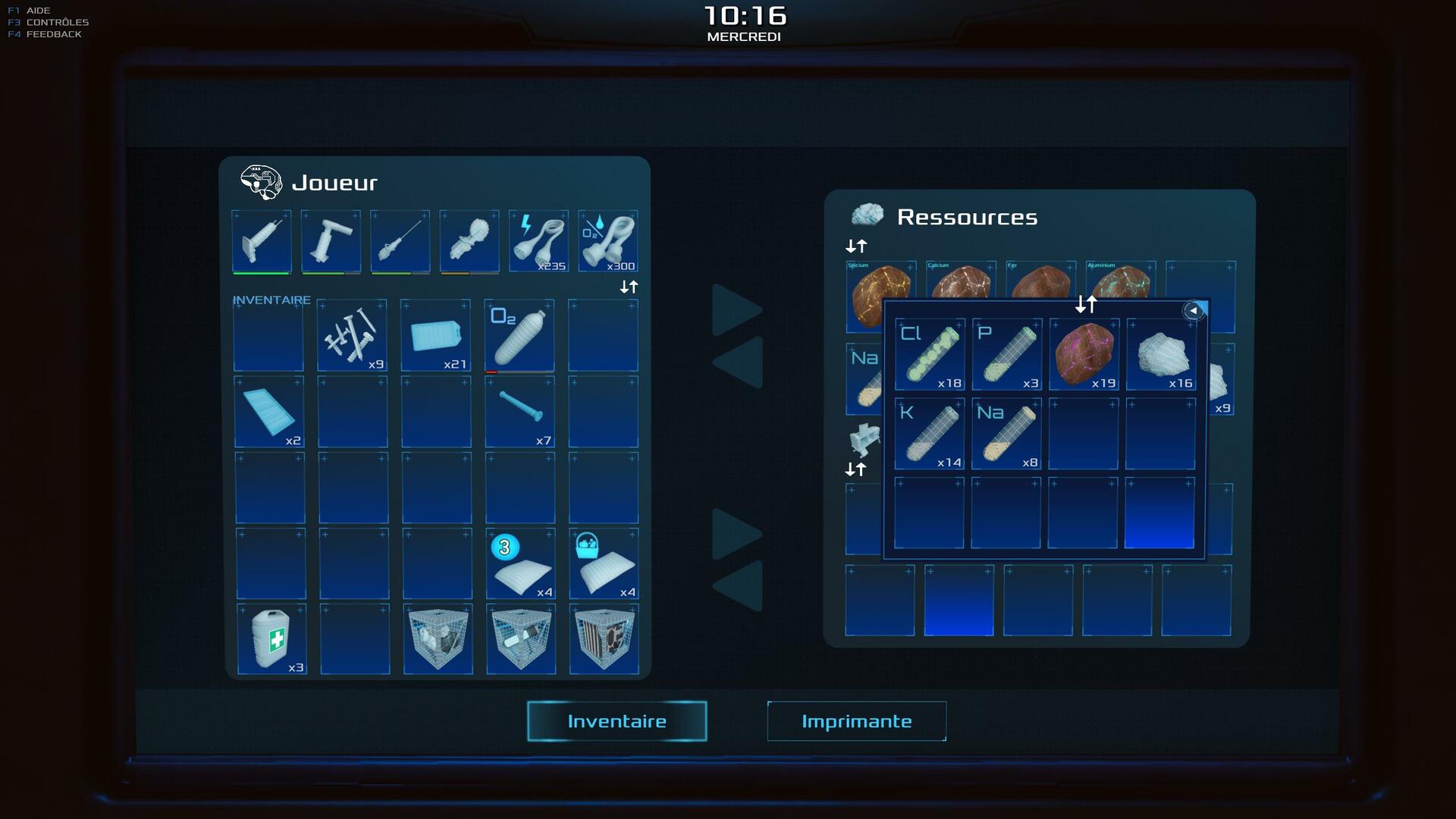Pick the pillow item with number 3 badge
This screenshot has height=819, width=1456.
point(521,563)
